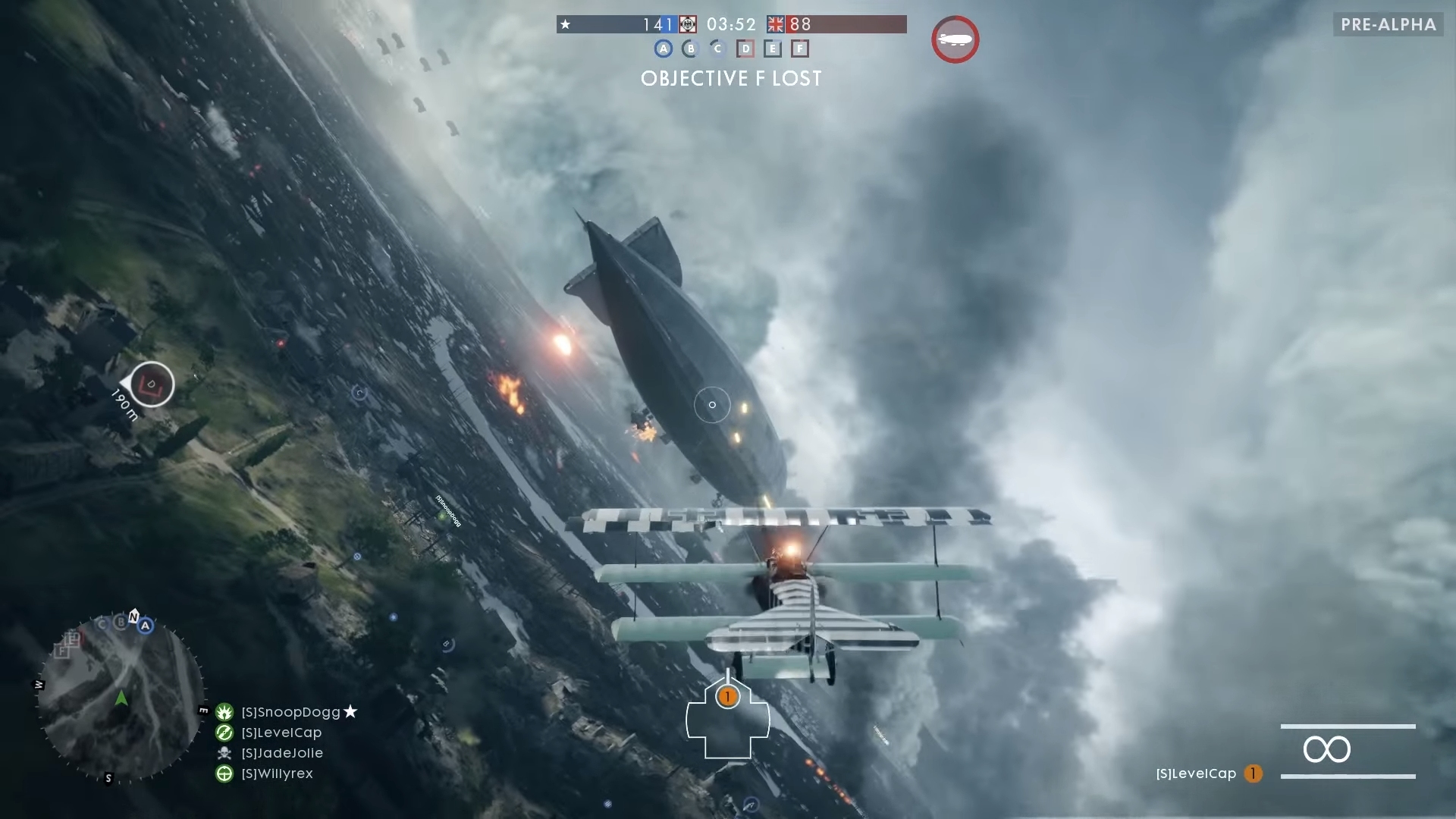Image resolution: width=1456 pixels, height=819 pixels.
Task: Click the star icon on the score bar
Action: tap(565, 24)
